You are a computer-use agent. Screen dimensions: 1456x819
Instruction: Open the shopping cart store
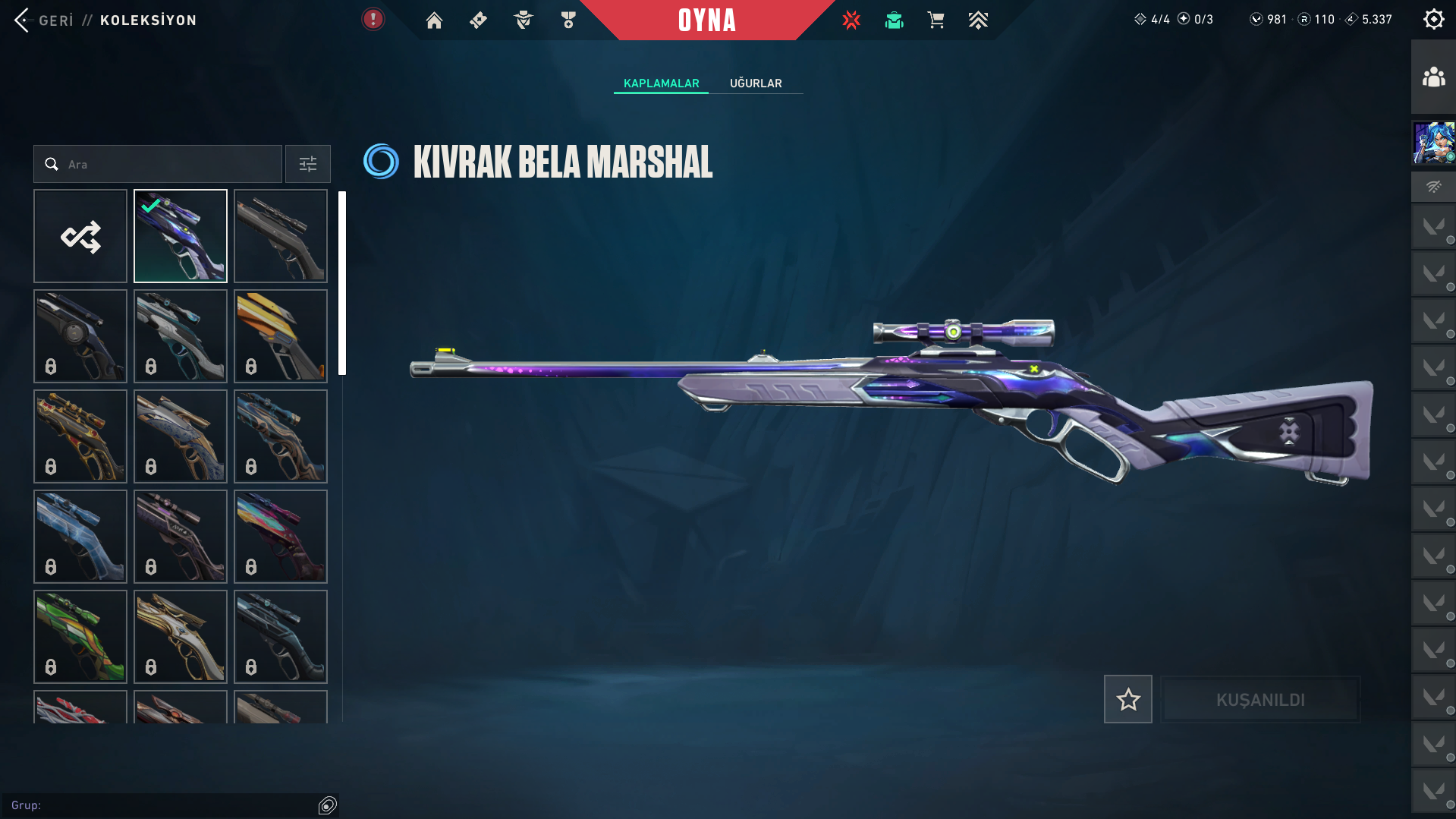pyautogui.click(x=936, y=20)
